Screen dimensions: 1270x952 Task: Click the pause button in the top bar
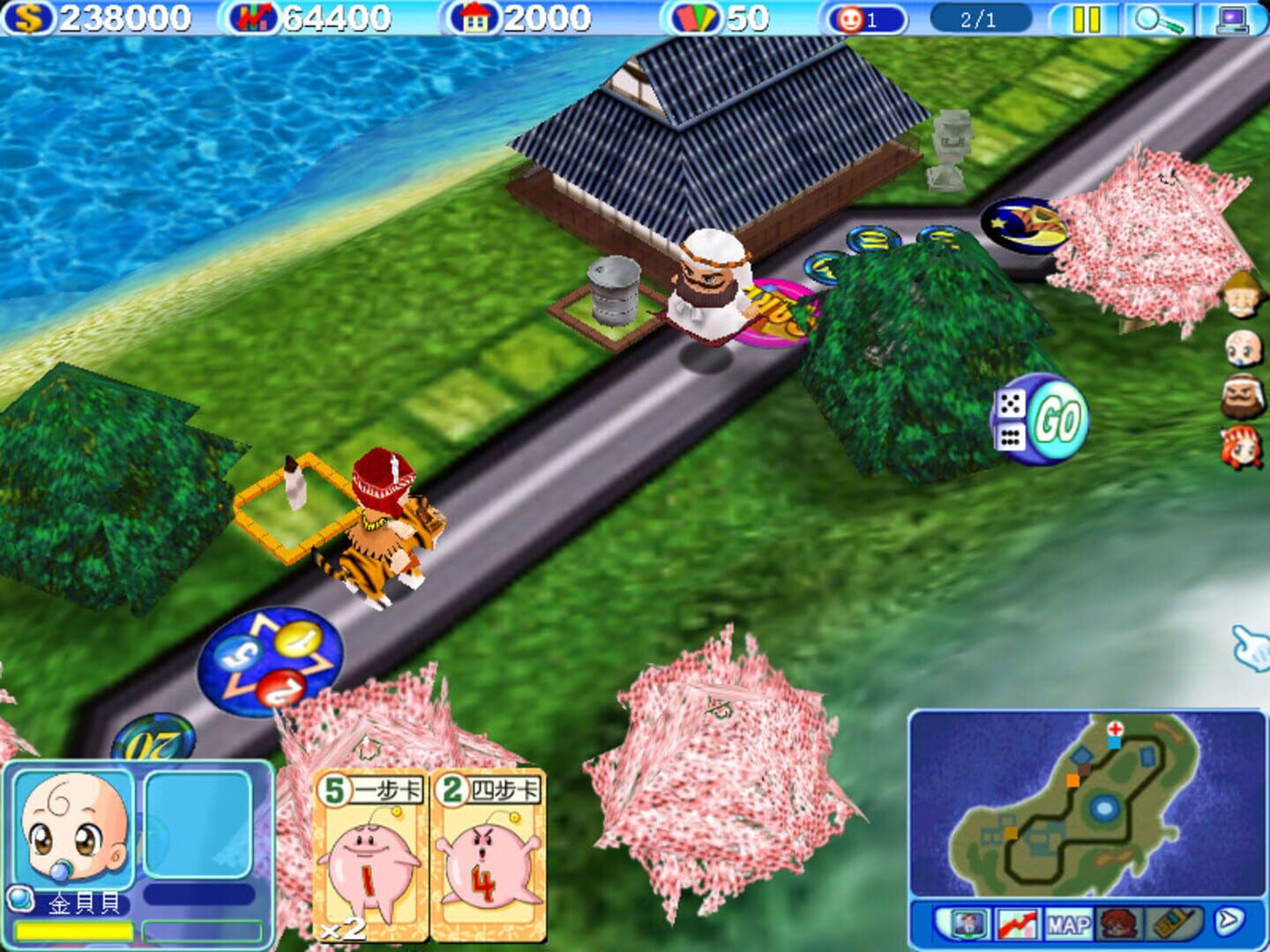click(1085, 17)
